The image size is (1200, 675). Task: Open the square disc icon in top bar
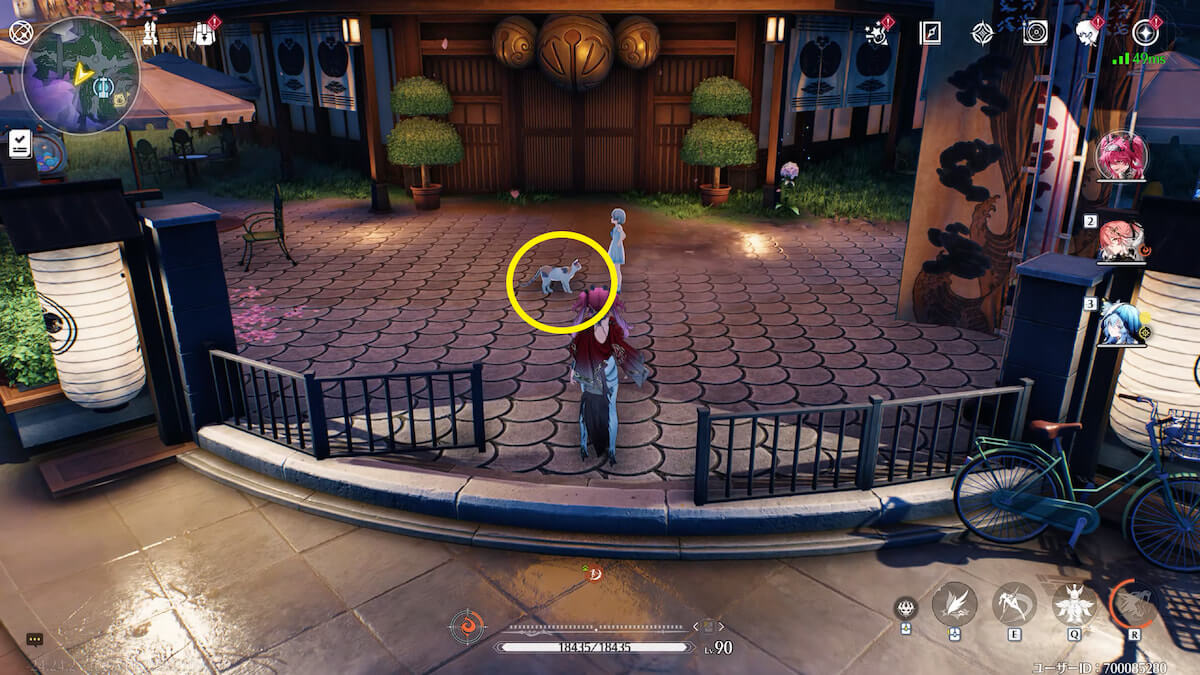(x=1035, y=33)
